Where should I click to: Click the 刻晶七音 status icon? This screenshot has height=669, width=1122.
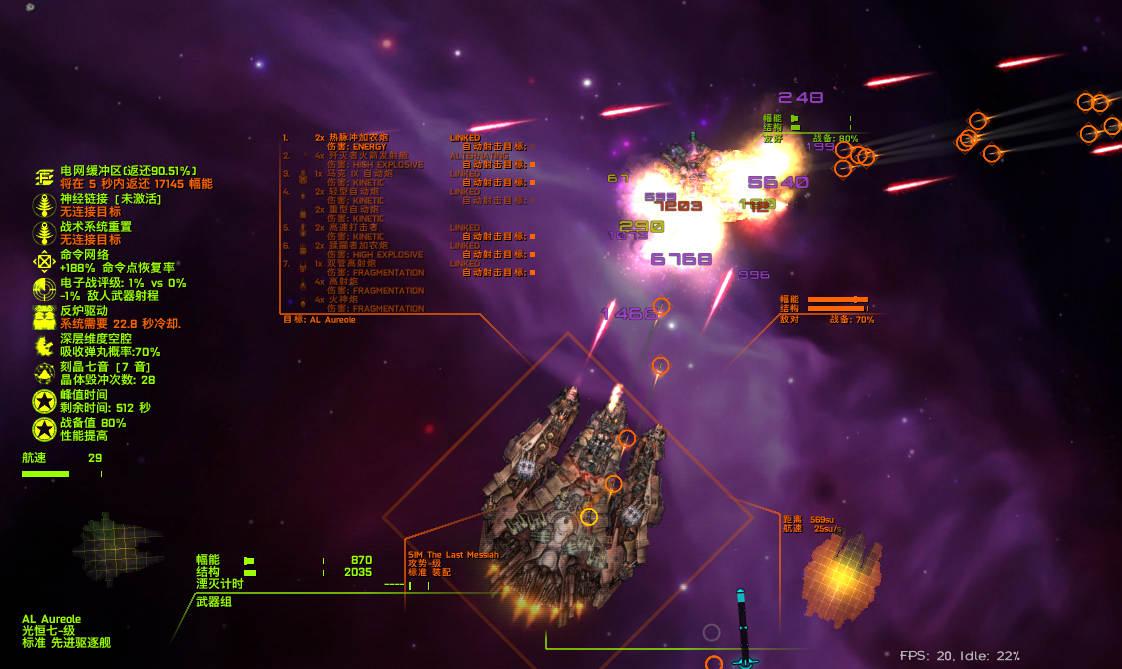(x=44, y=373)
